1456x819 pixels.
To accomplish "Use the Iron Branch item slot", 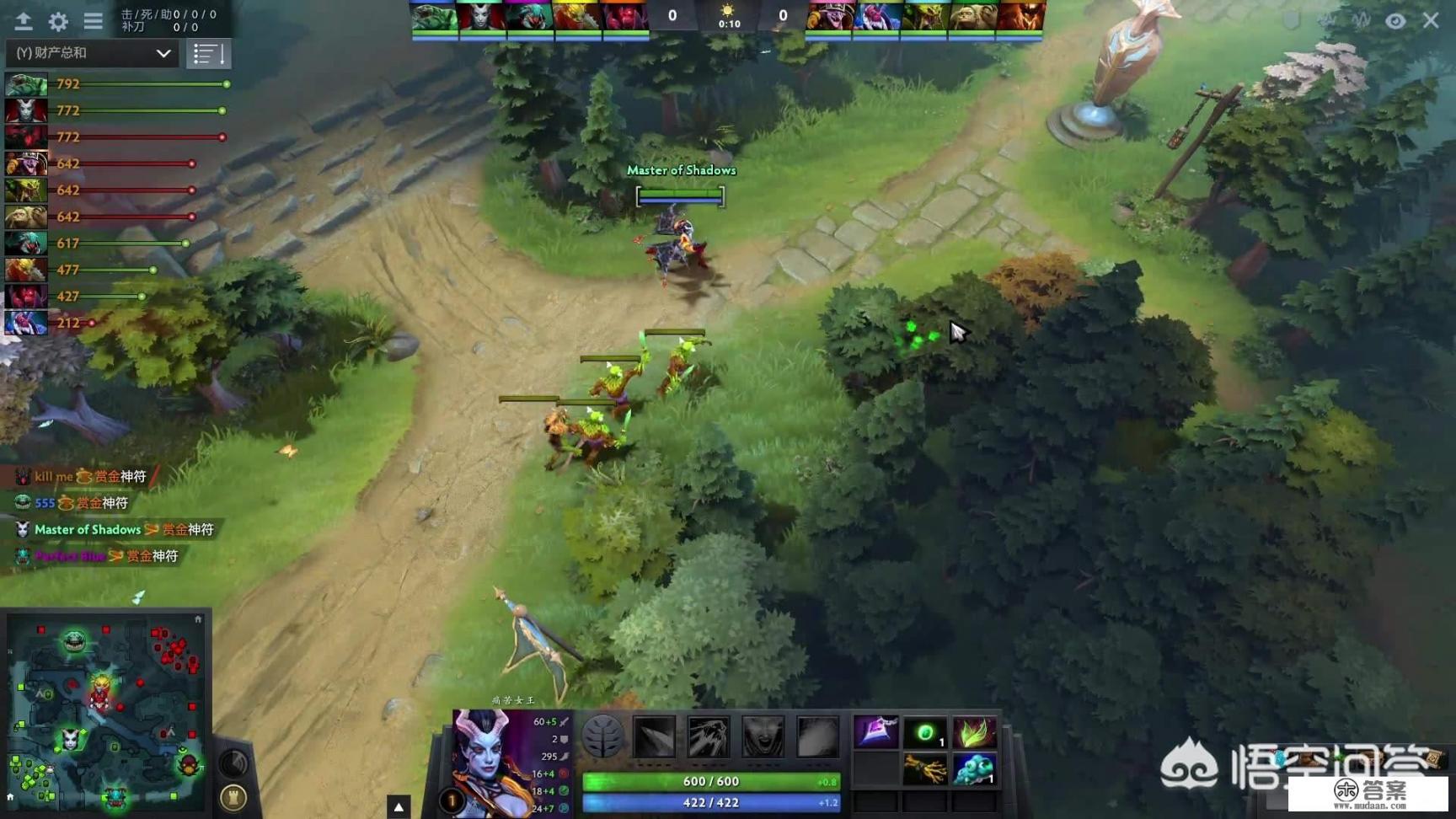I will point(924,769).
